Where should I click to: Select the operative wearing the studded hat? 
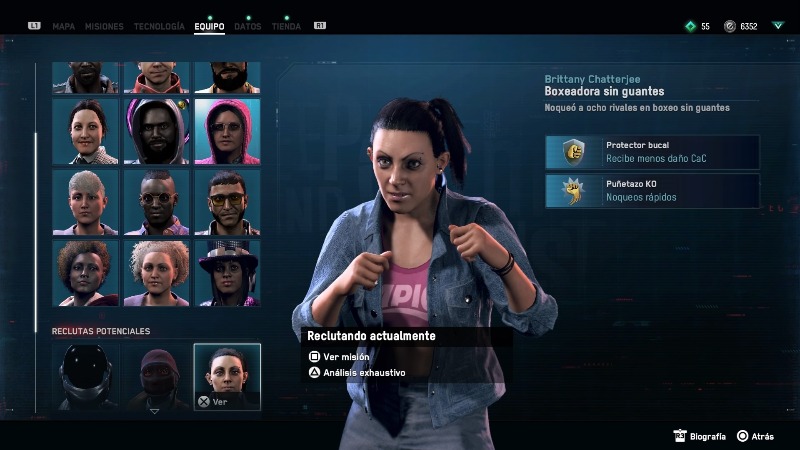[227, 272]
